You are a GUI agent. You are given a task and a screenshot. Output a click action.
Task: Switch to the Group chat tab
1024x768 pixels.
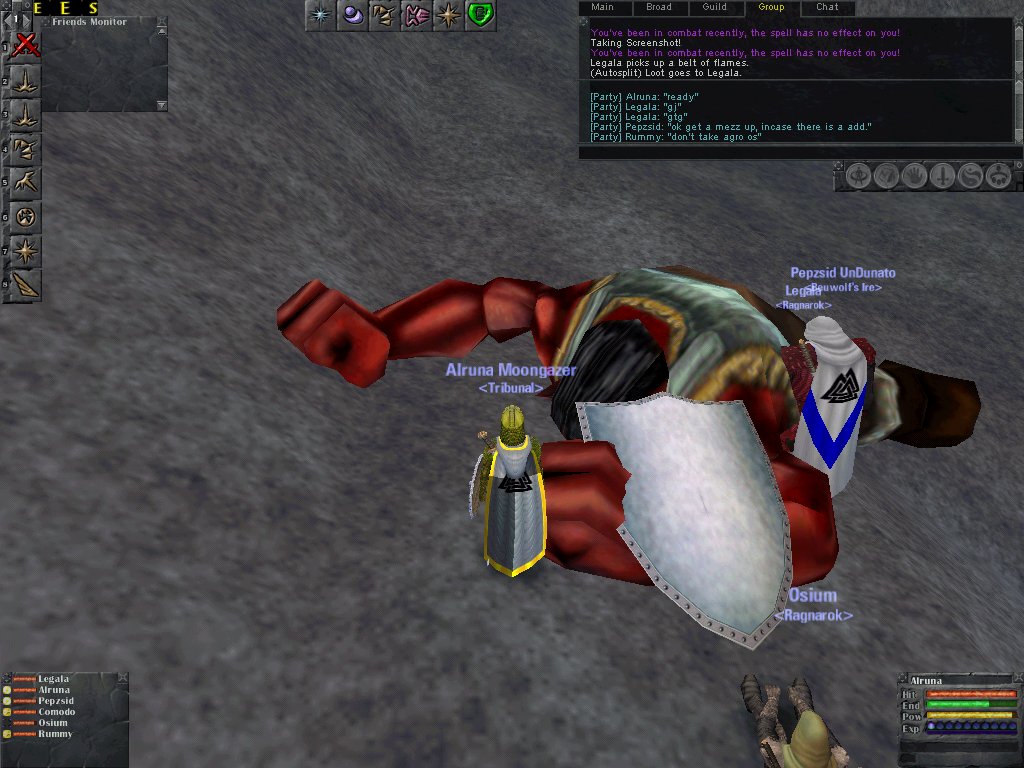(771, 7)
